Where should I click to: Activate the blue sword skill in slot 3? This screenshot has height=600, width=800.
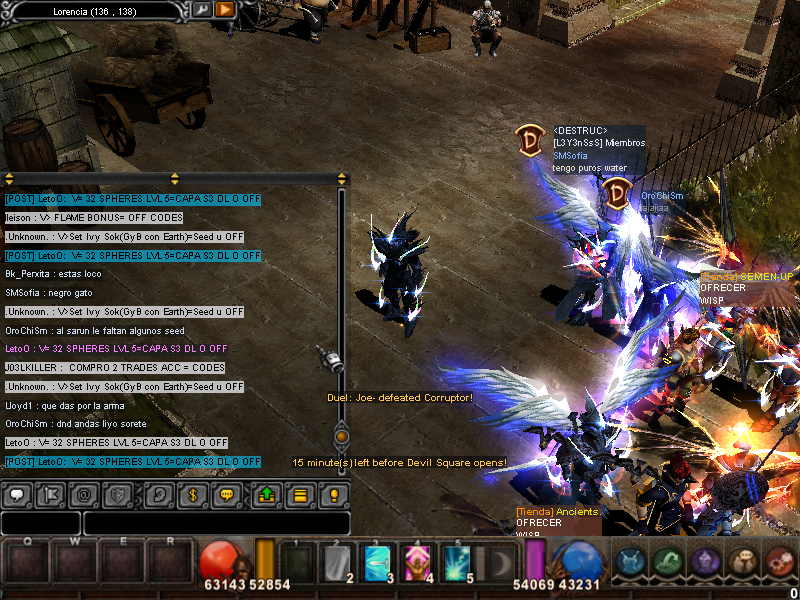click(x=377, y=563)
